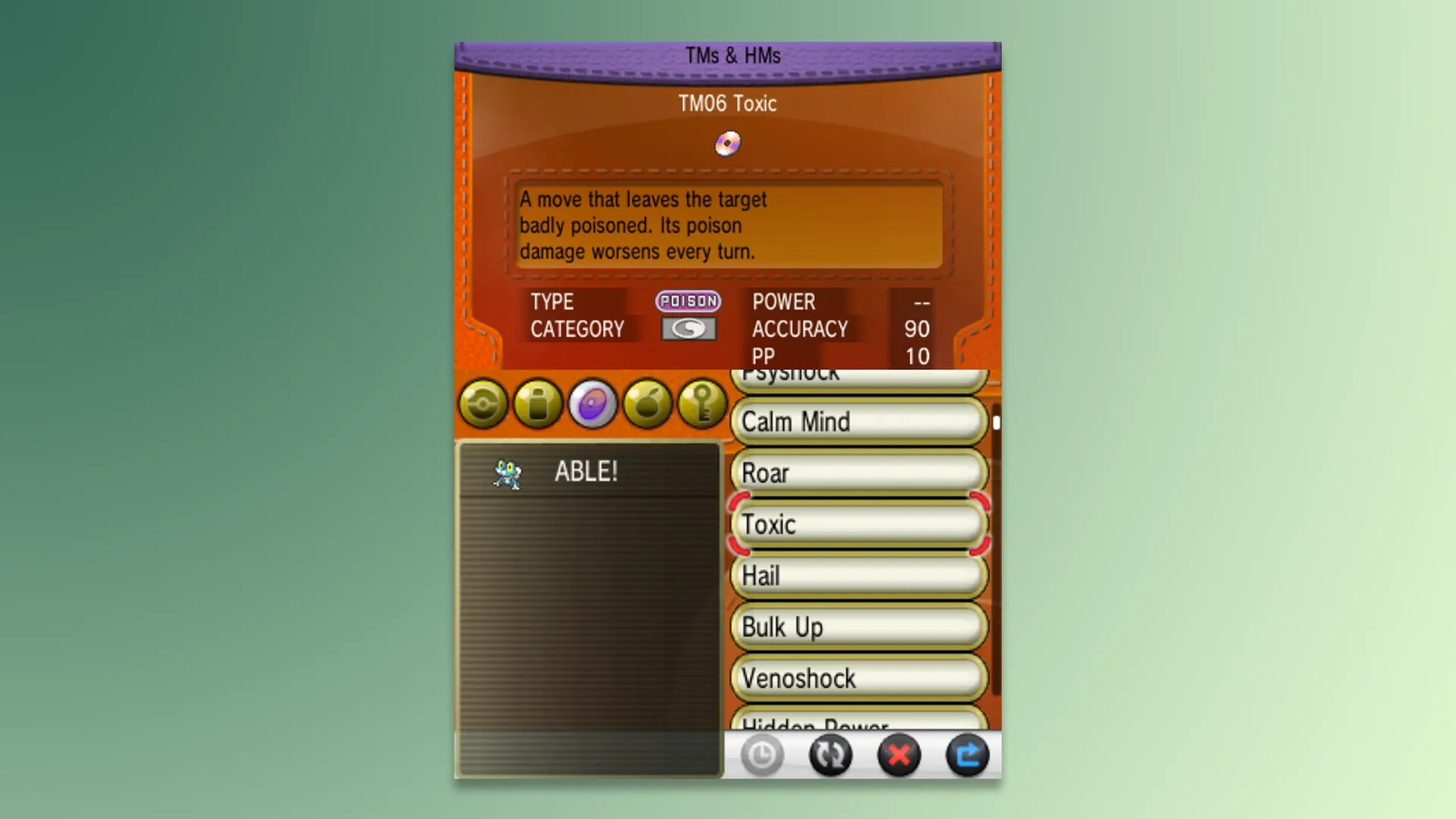Open the Items pocket with the Poké Ball icon

[482, 404]
